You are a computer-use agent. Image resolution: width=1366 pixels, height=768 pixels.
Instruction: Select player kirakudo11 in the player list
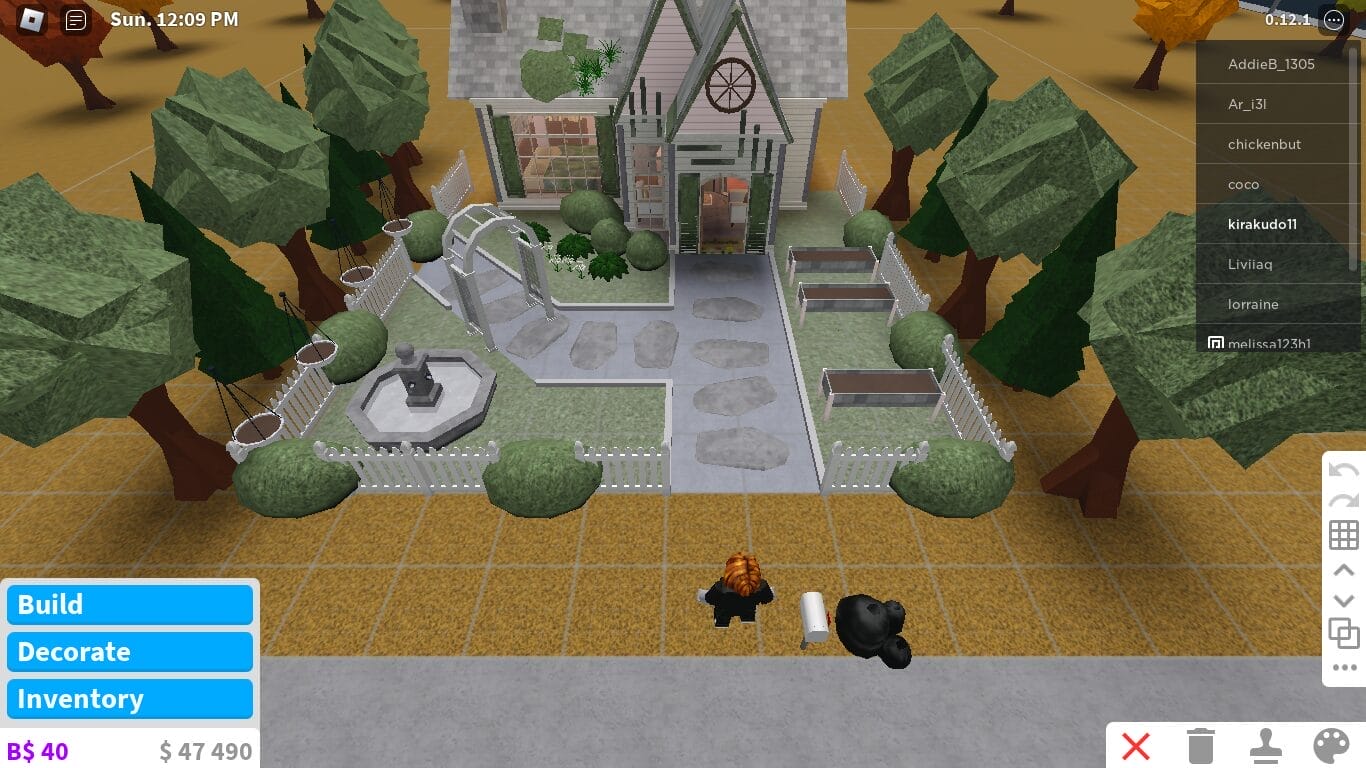(x=1262, y=224)
